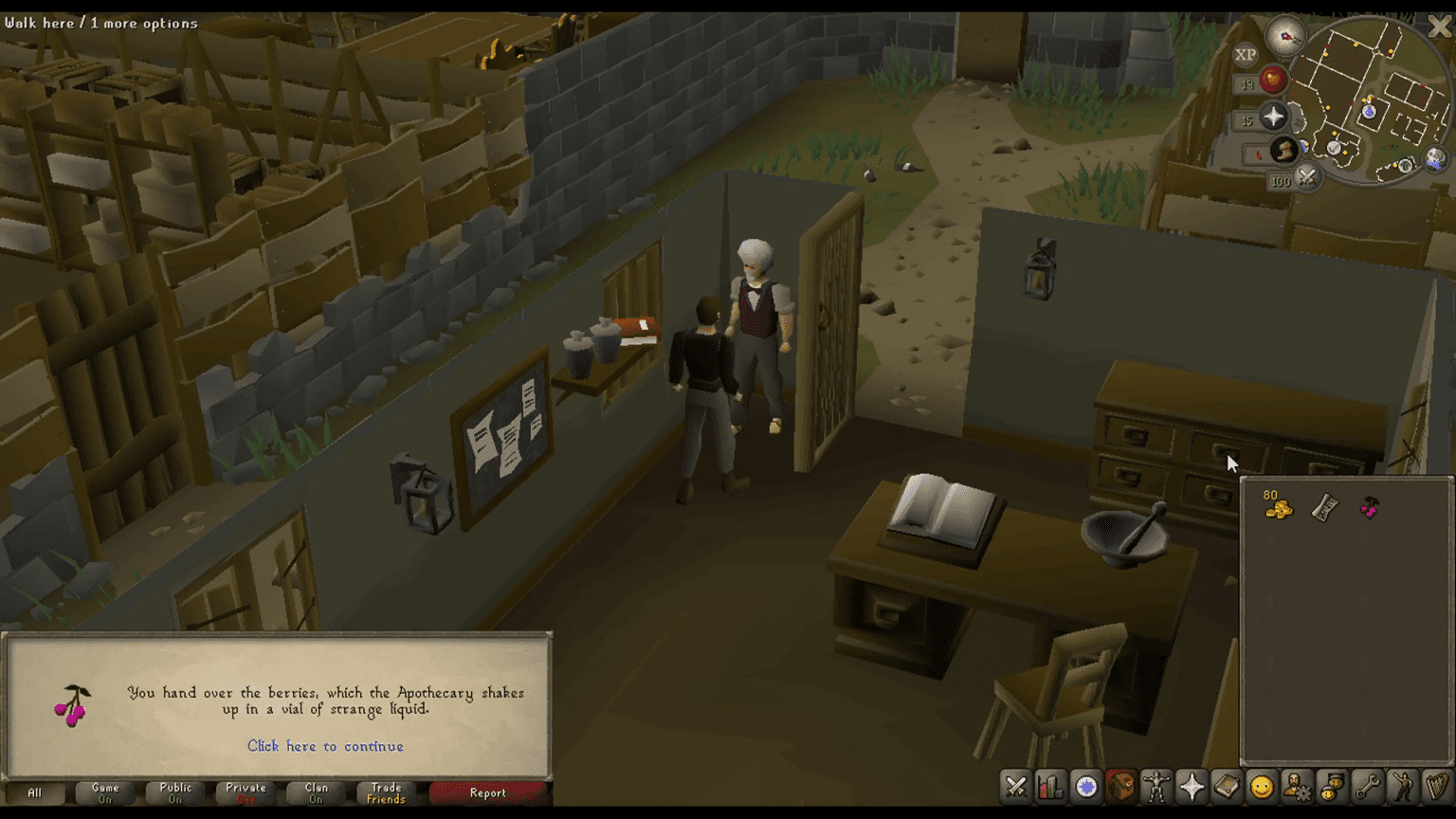1456x819 pixels.
Task: Click here to continue the dialogue
Action: click(x=325, y=747)
